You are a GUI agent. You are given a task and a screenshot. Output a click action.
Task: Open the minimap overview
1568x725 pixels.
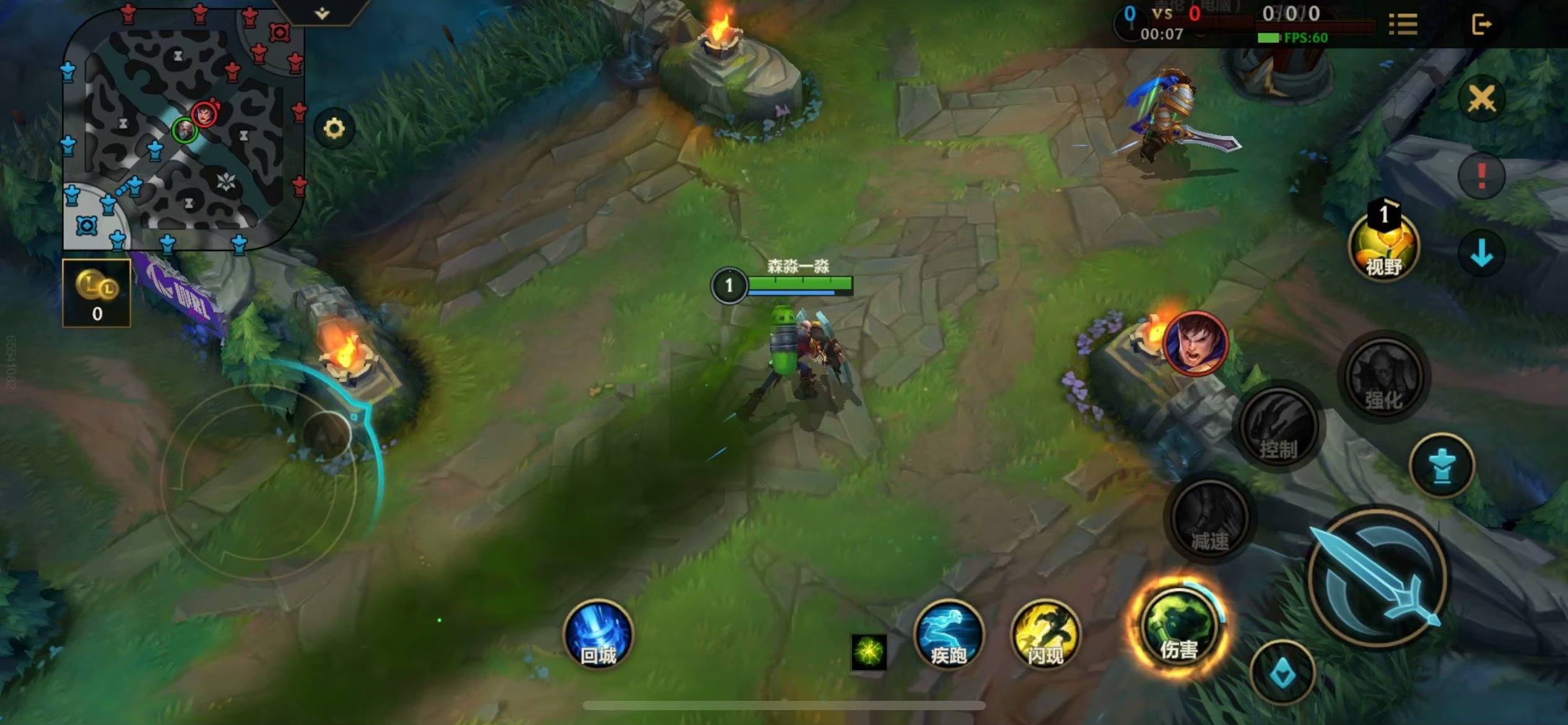click(x=183, y=129)
